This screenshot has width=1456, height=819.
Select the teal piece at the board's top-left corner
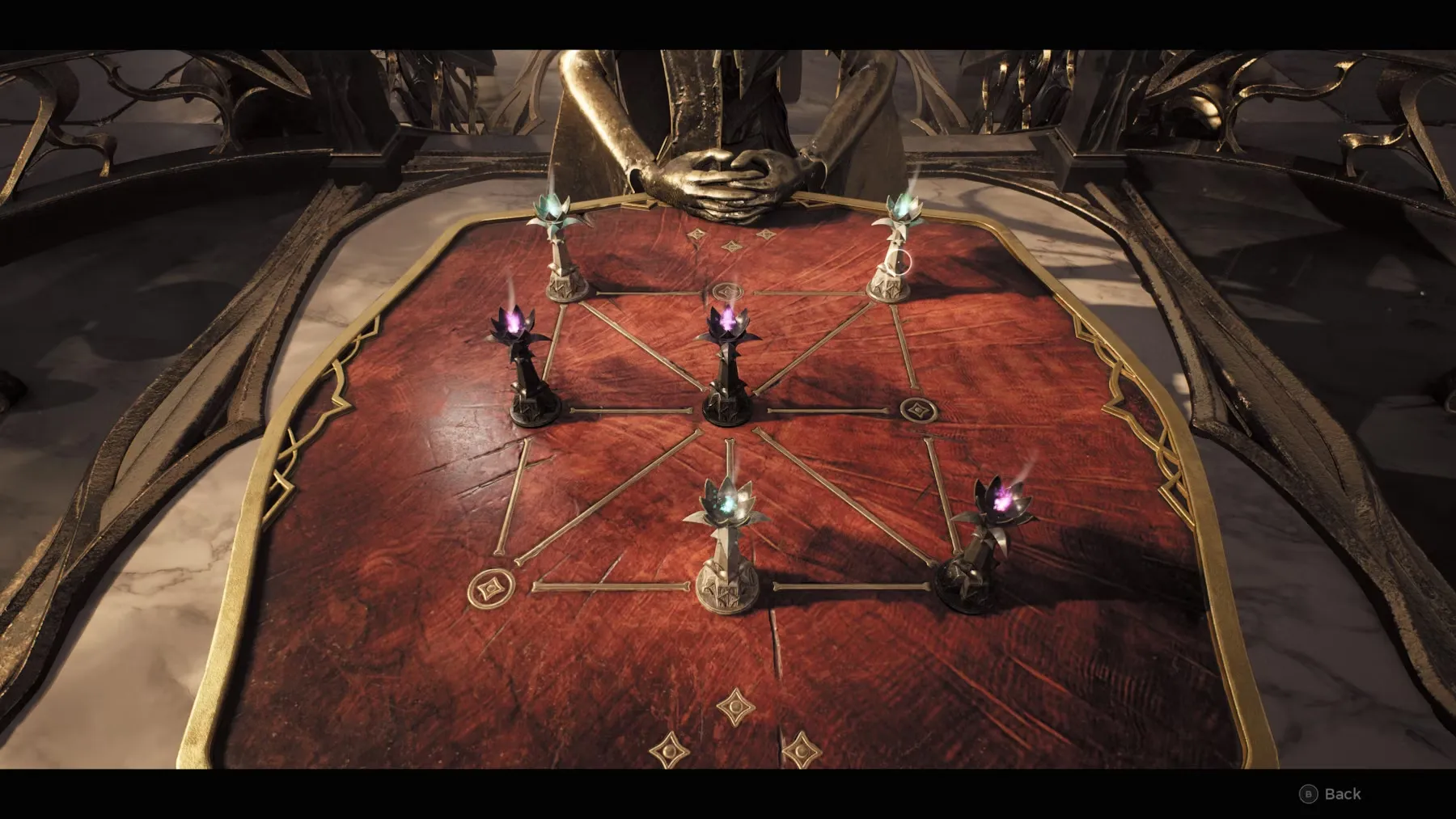coord(561,251)
